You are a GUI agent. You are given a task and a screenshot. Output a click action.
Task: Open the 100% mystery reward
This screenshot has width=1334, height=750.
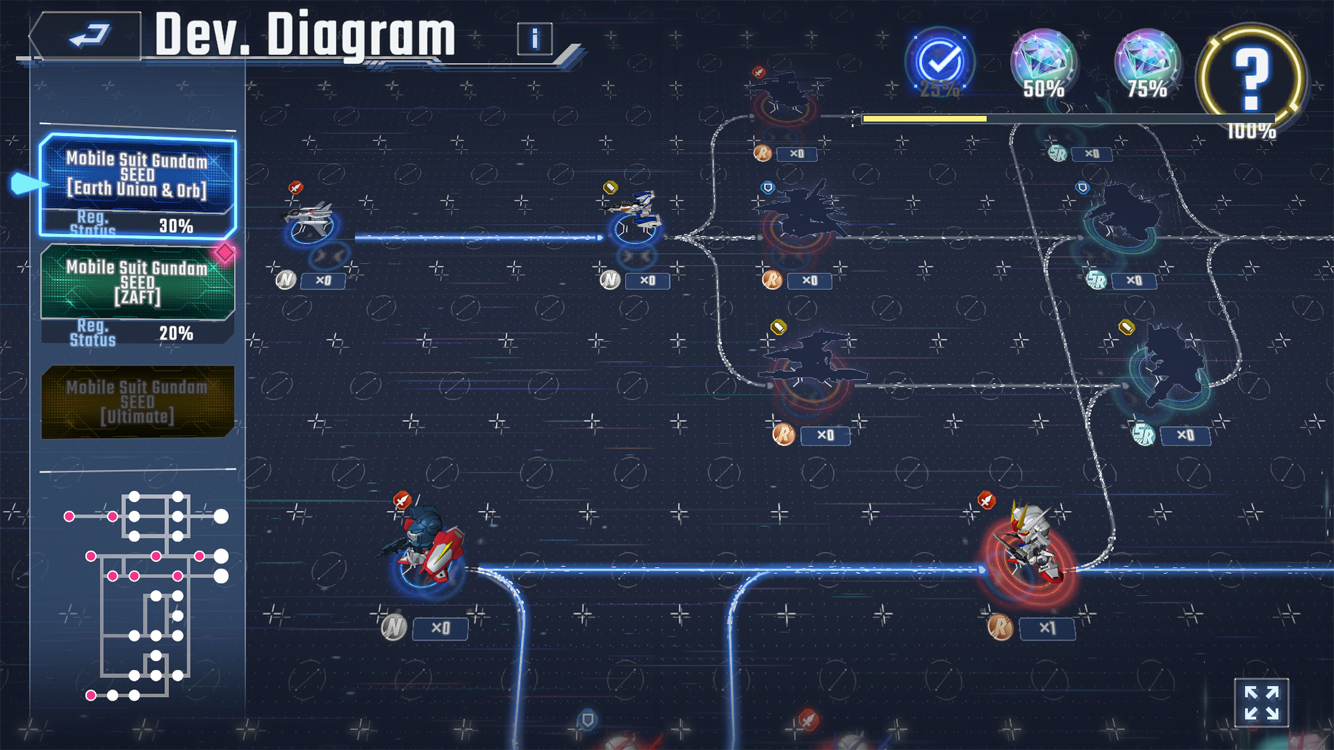pyautogui.click(x=1251, y=76)
